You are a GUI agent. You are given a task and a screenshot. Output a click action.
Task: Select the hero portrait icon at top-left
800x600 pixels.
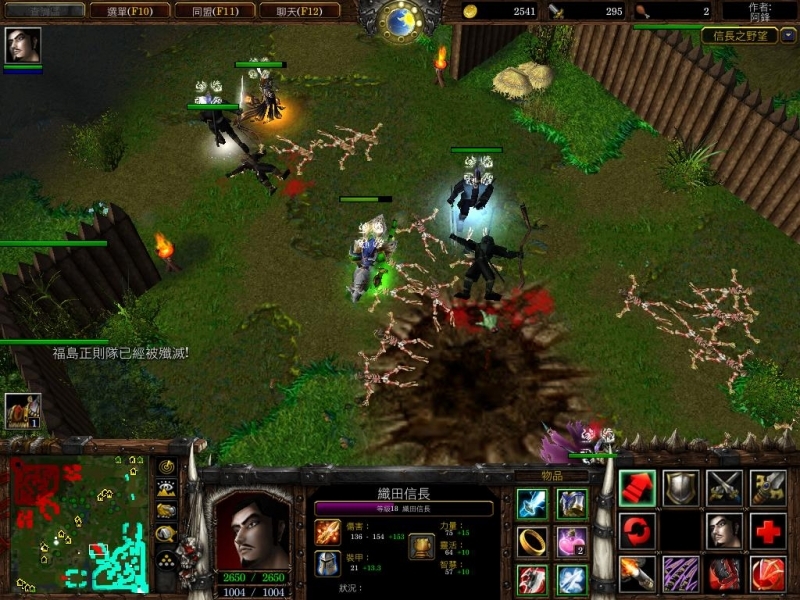(x=22, y=45)
